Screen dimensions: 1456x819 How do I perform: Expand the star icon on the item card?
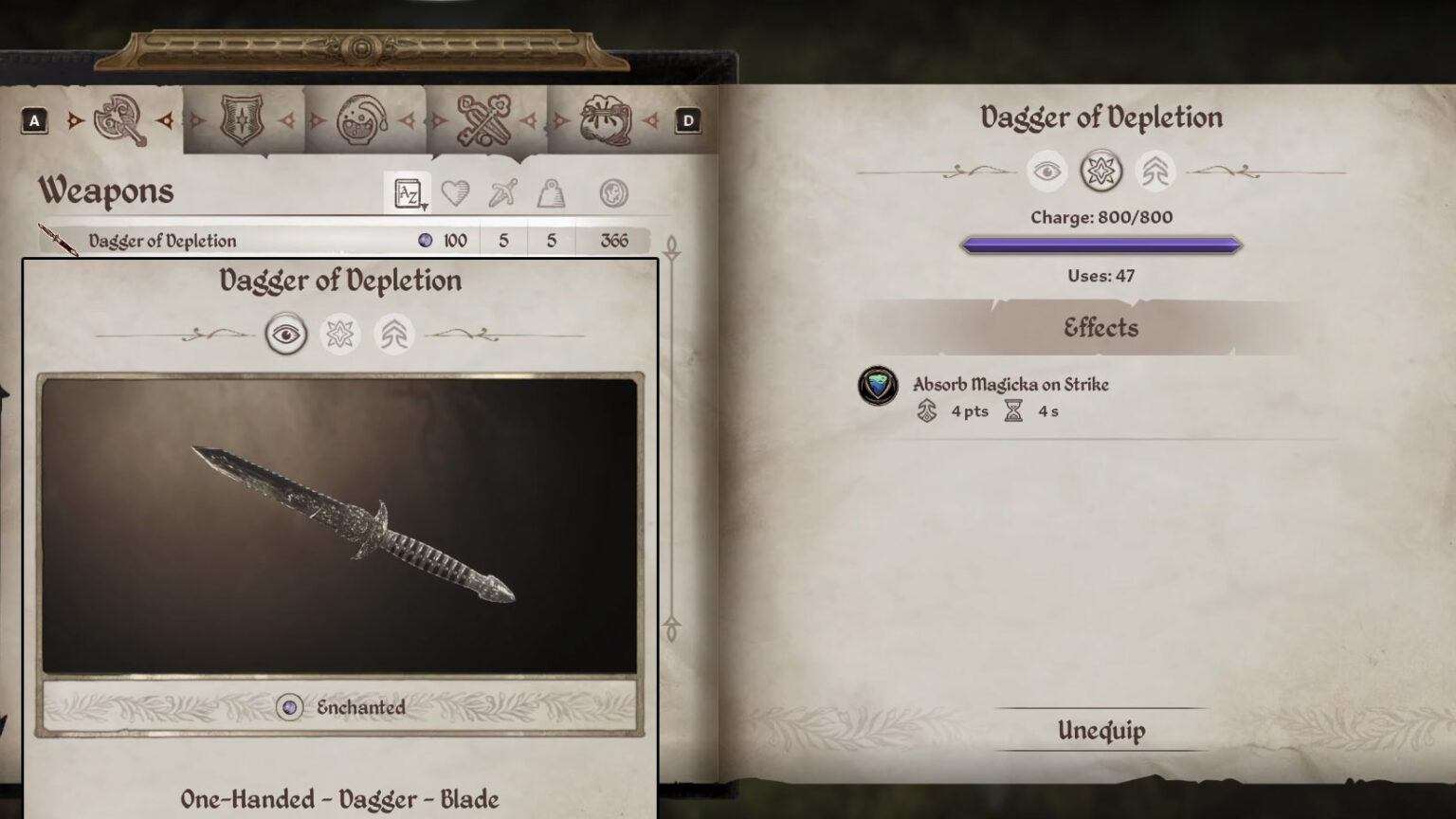click(x=340, y=334)
